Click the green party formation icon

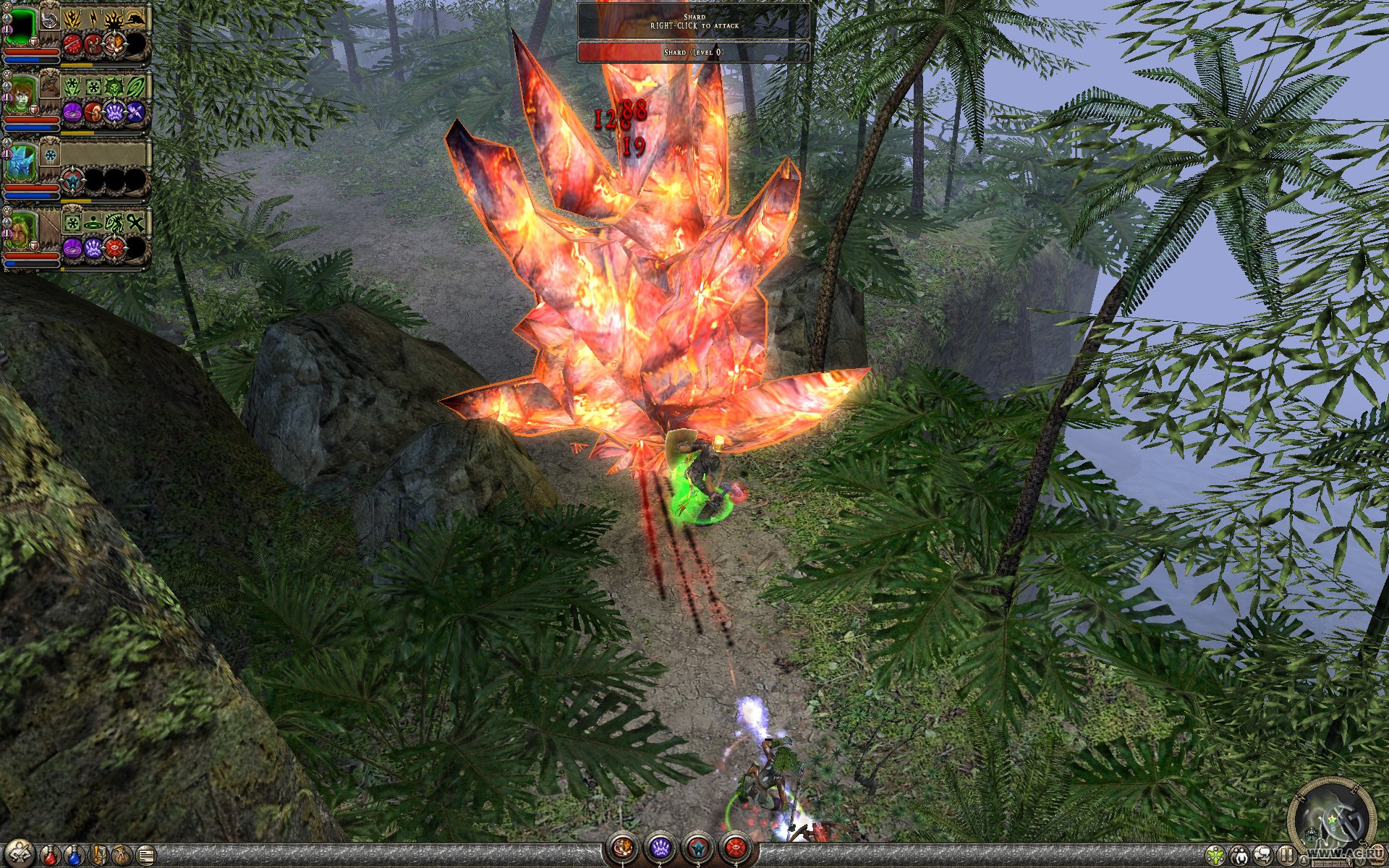1215,856
